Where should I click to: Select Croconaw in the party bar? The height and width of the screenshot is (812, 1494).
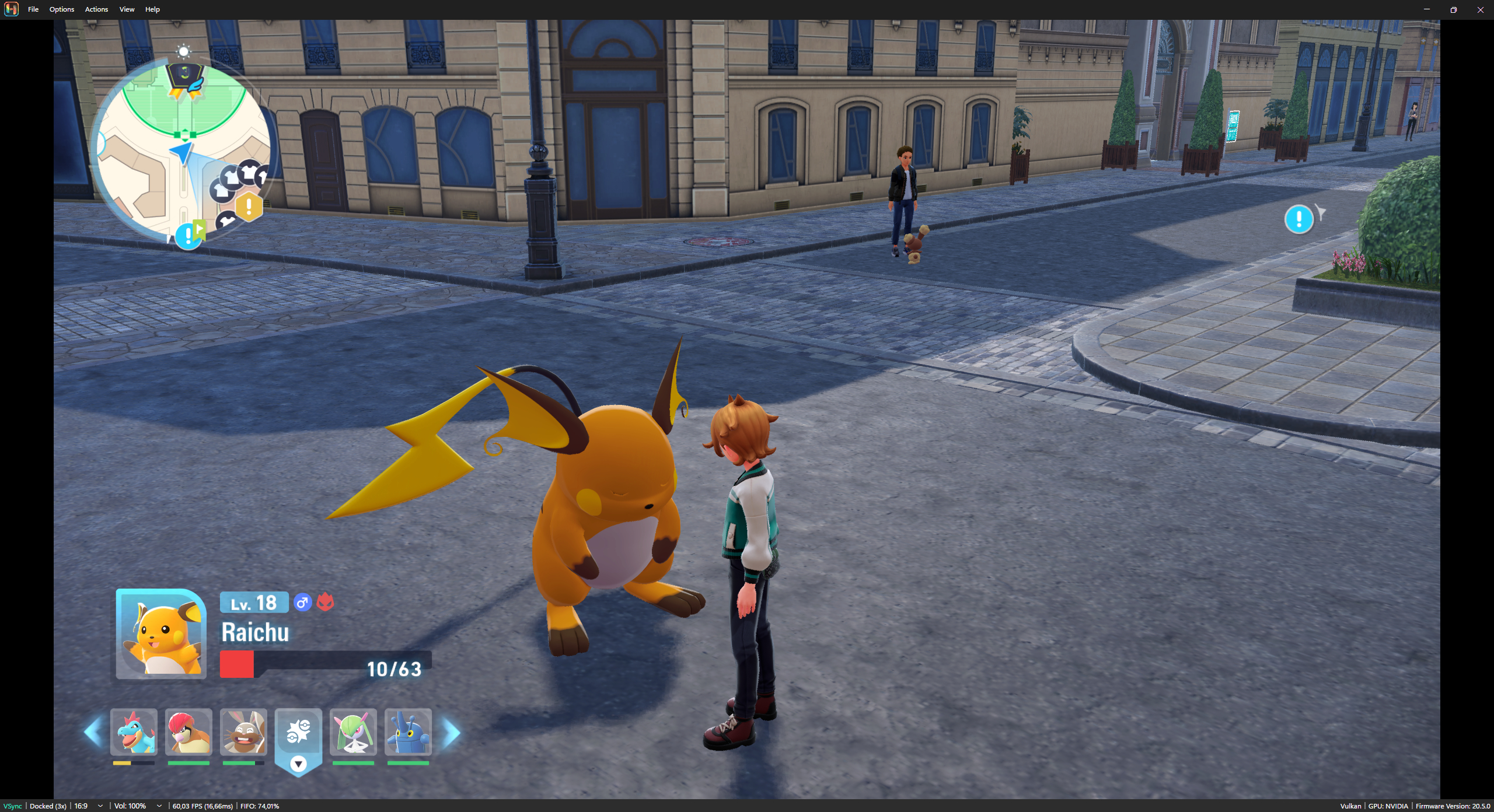point(134,732)
